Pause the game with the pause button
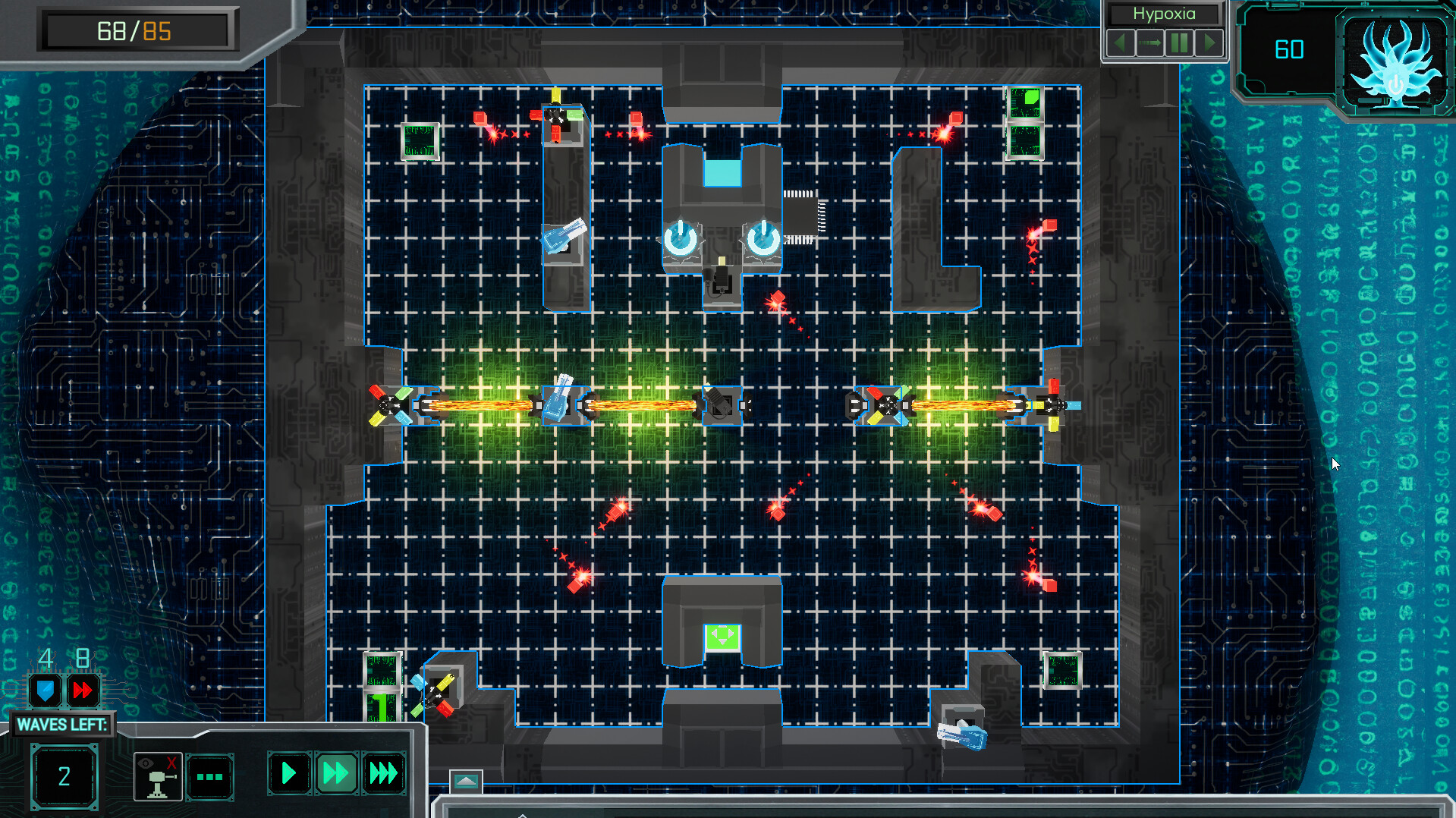Image resolution: width=1456 pixels, height=818 pixels. [x=1180, y=42]
